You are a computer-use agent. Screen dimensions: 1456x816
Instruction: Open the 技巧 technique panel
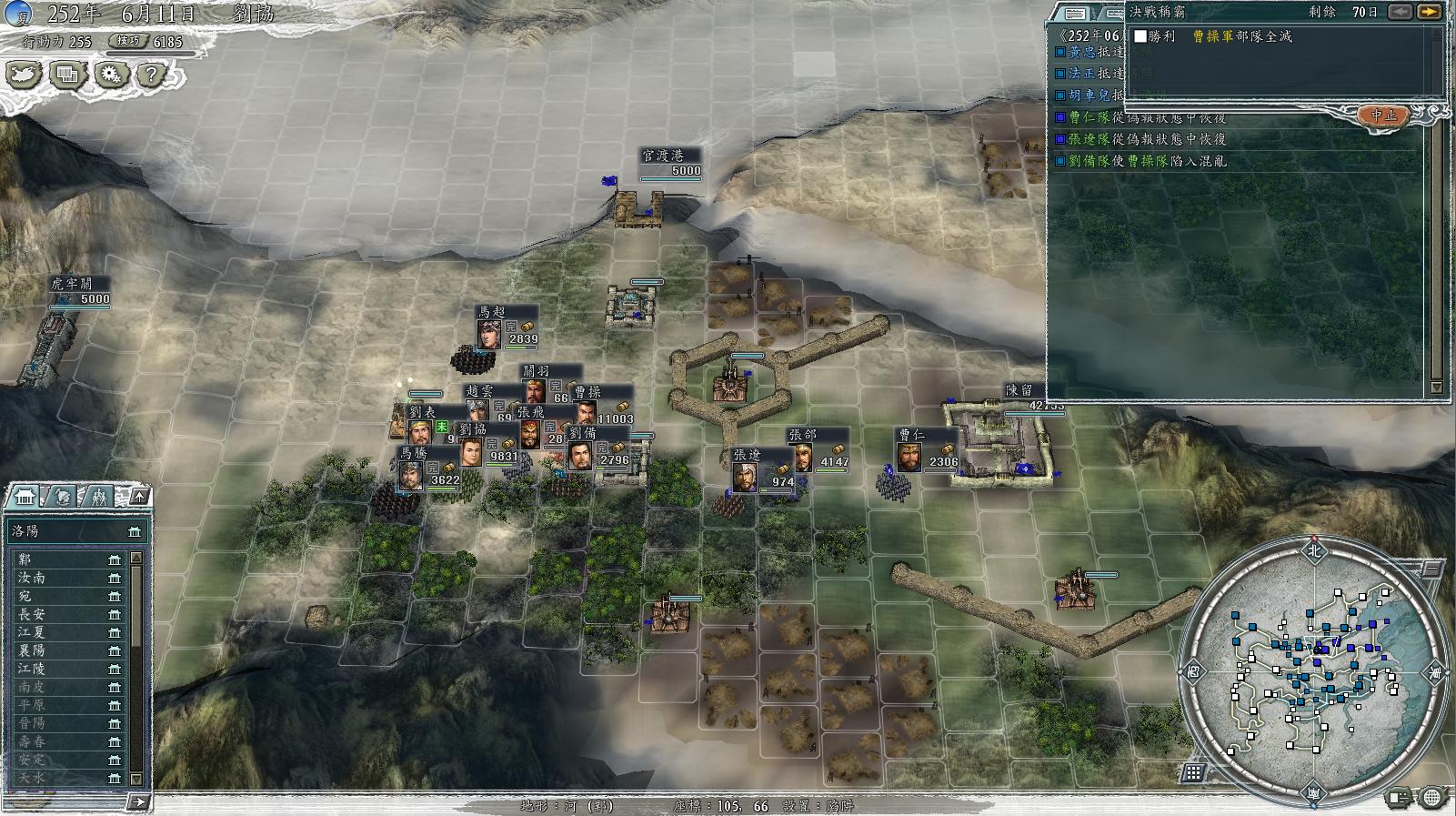[128, 41]
